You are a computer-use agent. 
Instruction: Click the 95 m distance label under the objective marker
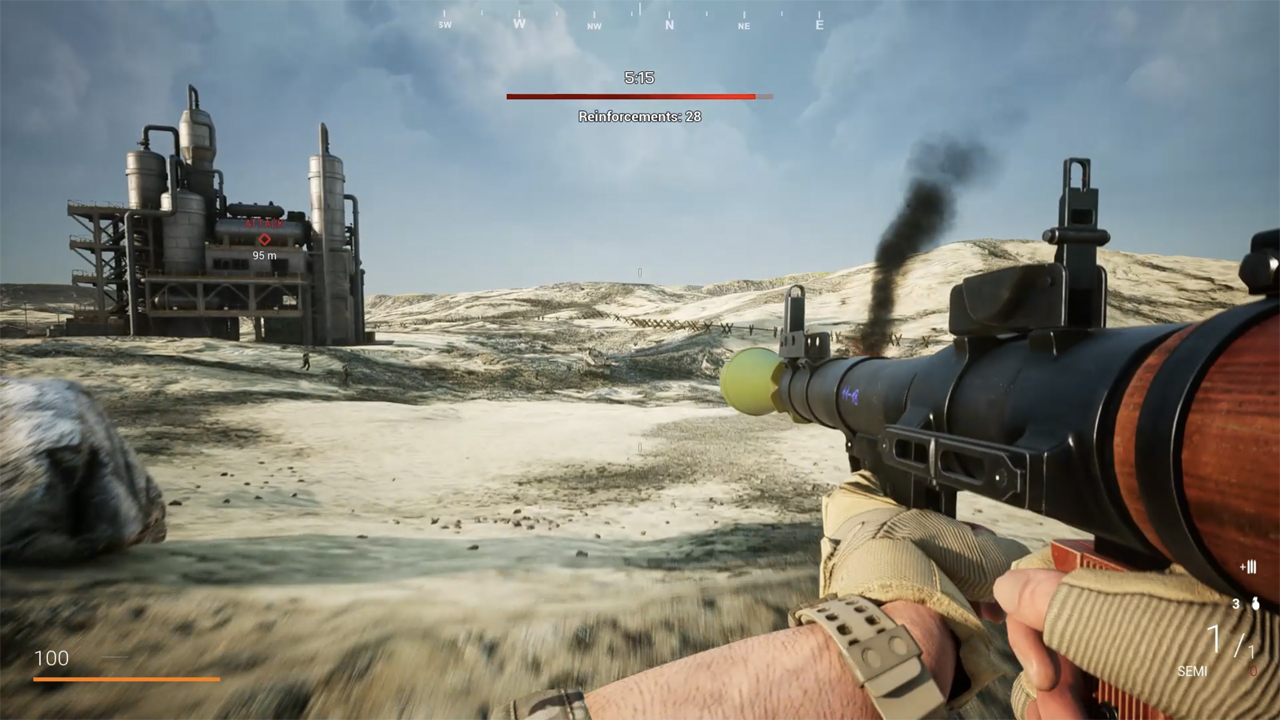264,256
